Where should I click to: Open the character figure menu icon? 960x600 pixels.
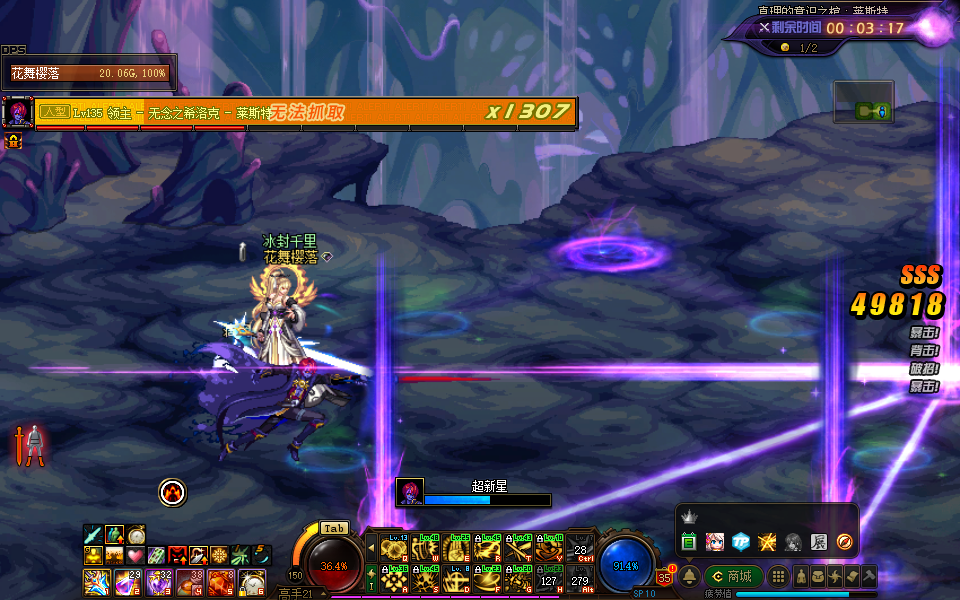(x=801, y=577)
